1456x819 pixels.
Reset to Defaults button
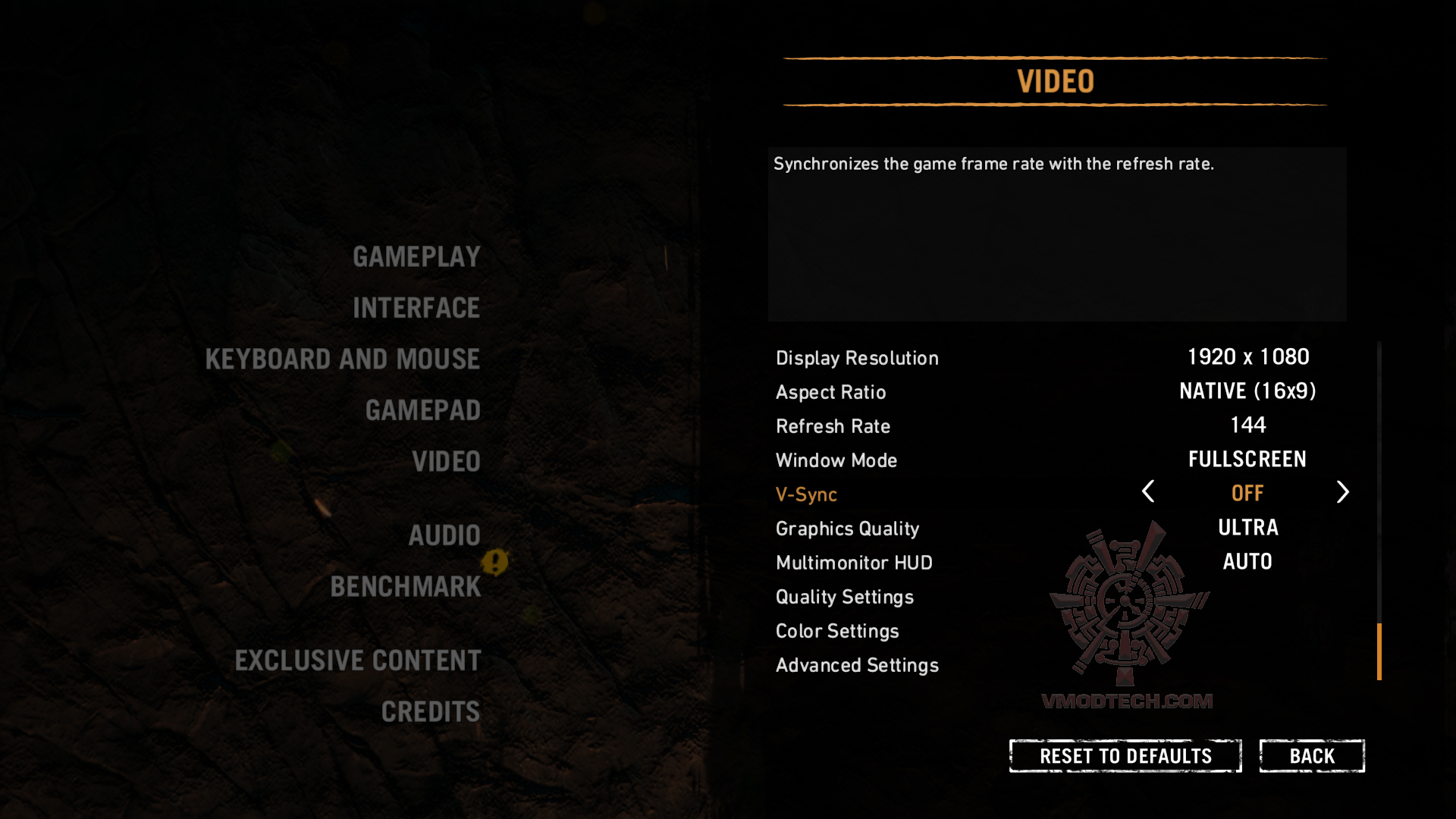pyautogui.click(x=1125, y=756)
